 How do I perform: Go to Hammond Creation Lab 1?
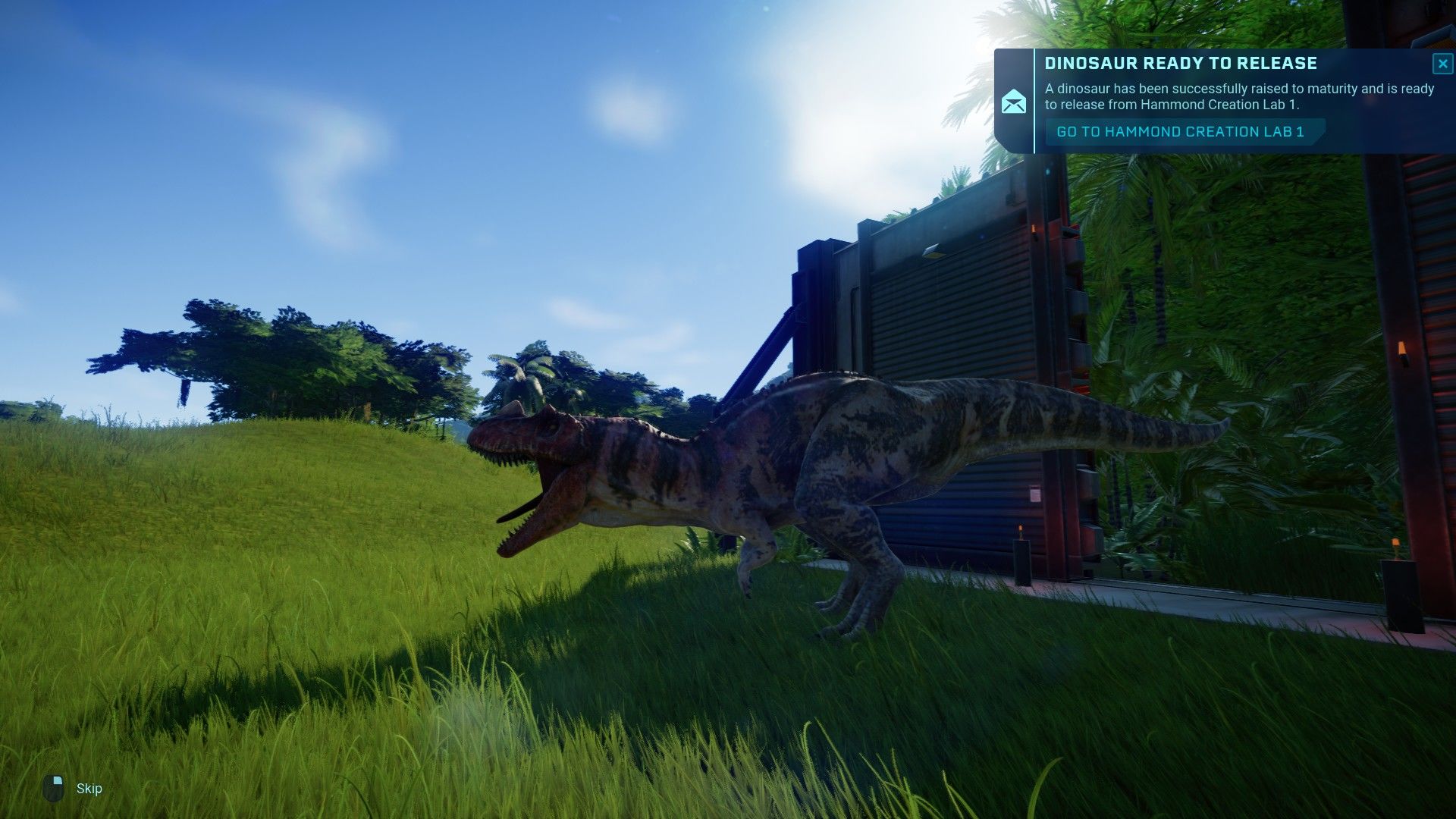coord(1181,132)
